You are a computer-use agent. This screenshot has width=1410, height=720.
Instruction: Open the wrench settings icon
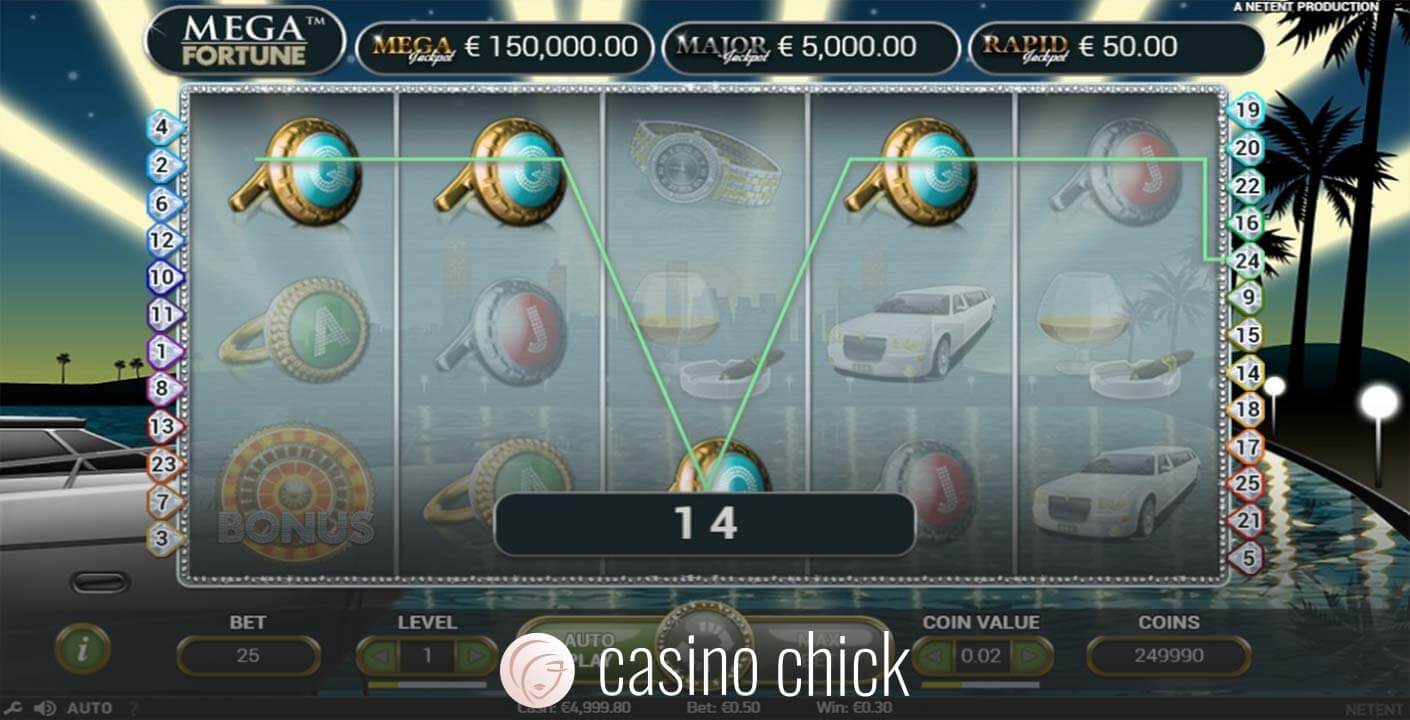pyautogui.click(x=13, y=708)
